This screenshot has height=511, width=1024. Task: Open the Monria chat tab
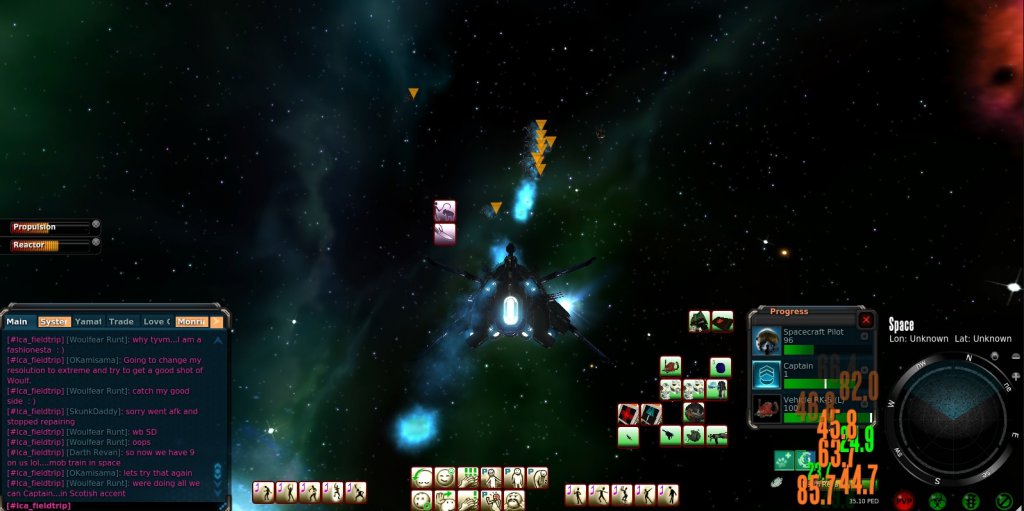190,322
